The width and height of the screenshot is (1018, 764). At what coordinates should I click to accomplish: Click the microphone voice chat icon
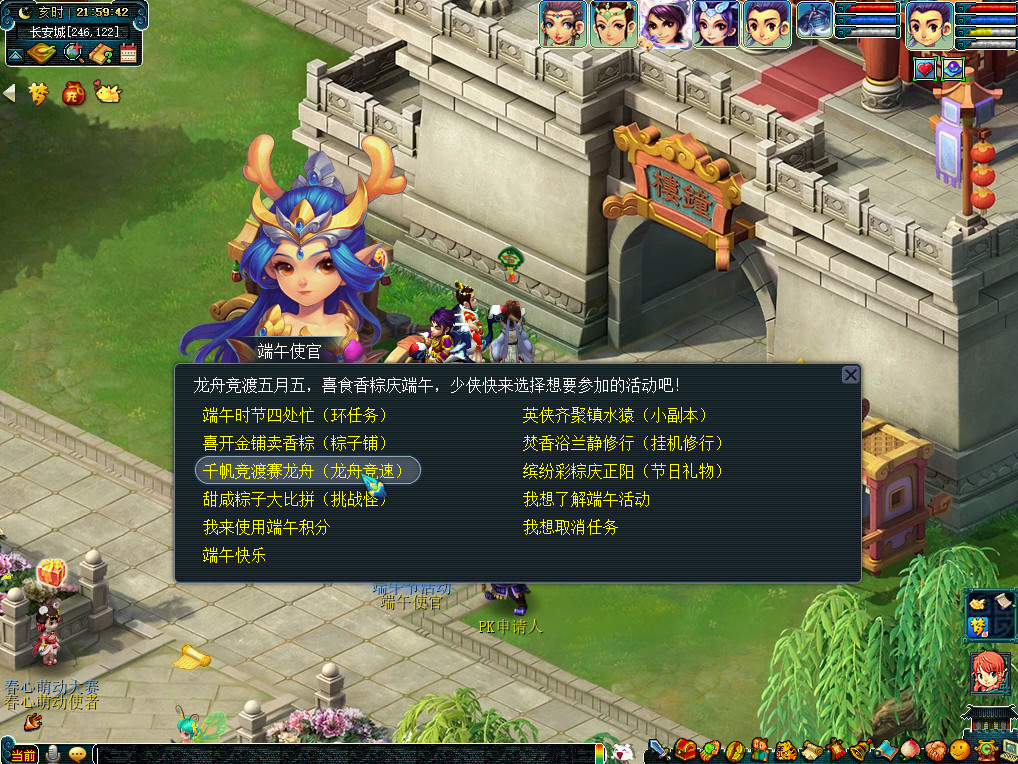point(53,754)
